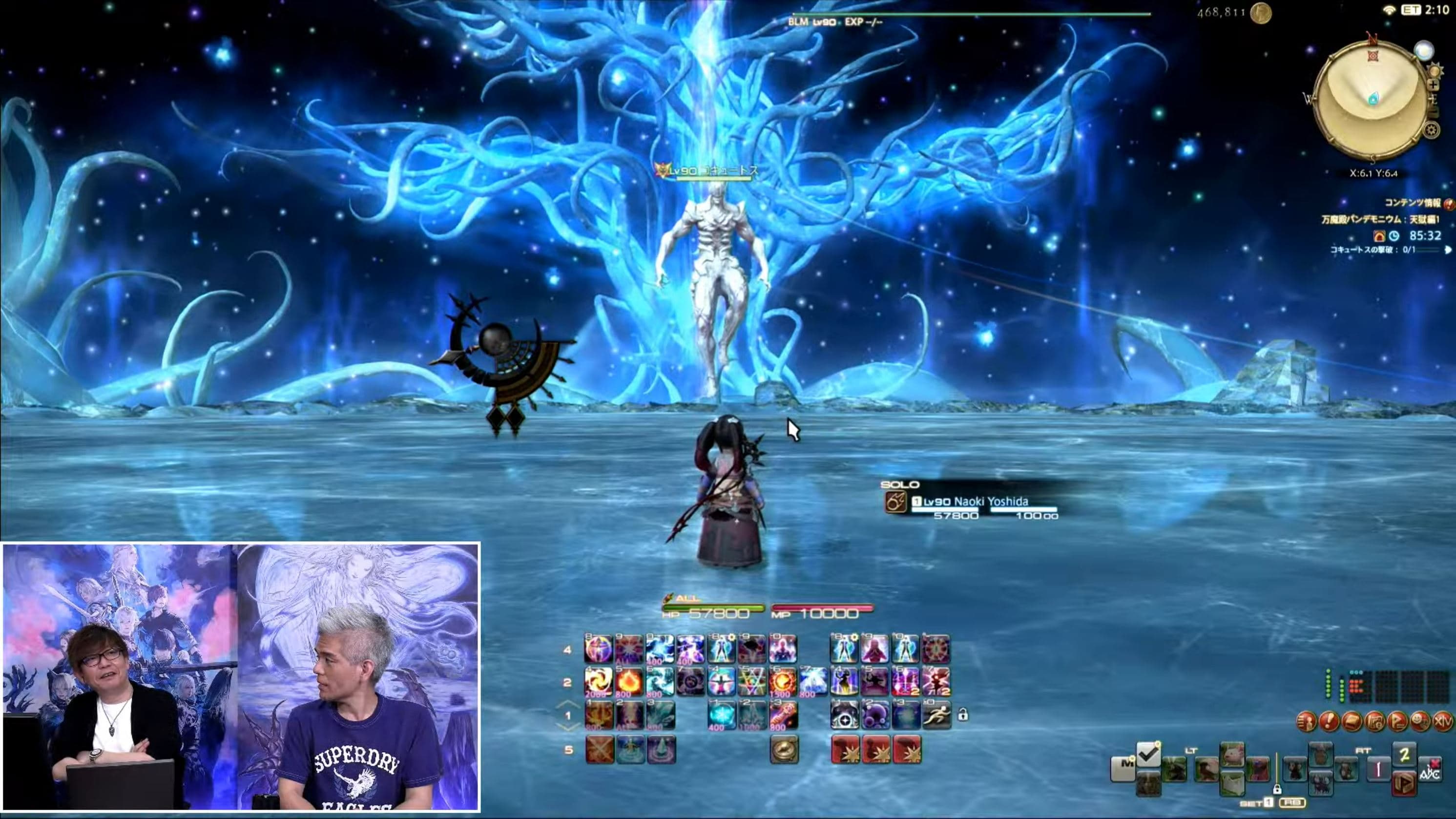The width and height of the screenshot is (1456, 819).
Task: Use the brass compass item on hotbar 5
Action: point(785,750)
